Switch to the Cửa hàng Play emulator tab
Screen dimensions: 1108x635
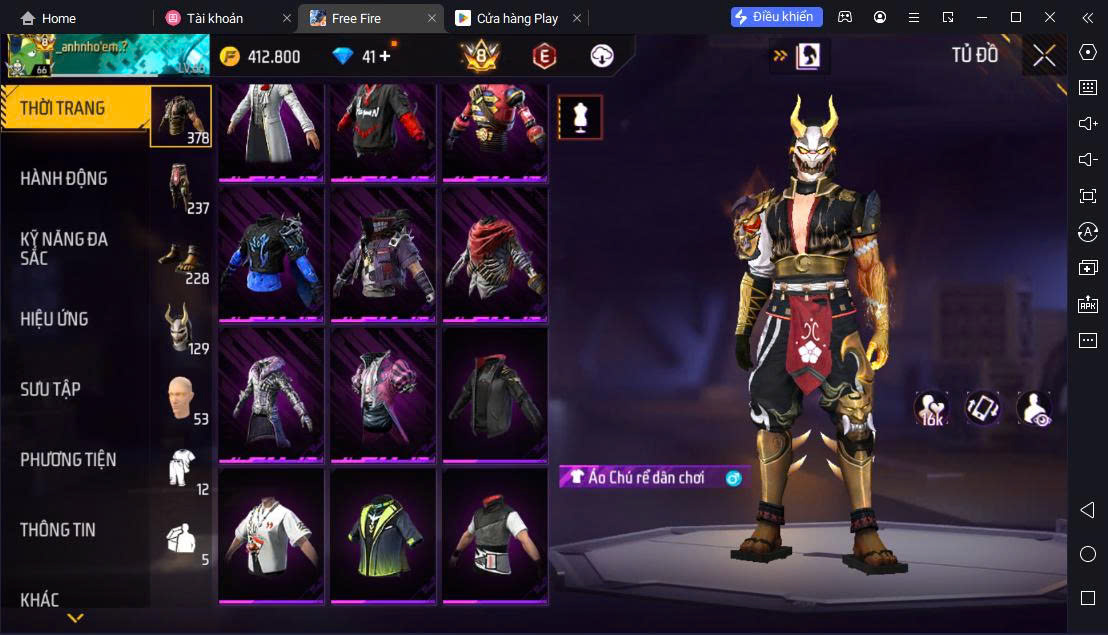click(x=508, y=18)
